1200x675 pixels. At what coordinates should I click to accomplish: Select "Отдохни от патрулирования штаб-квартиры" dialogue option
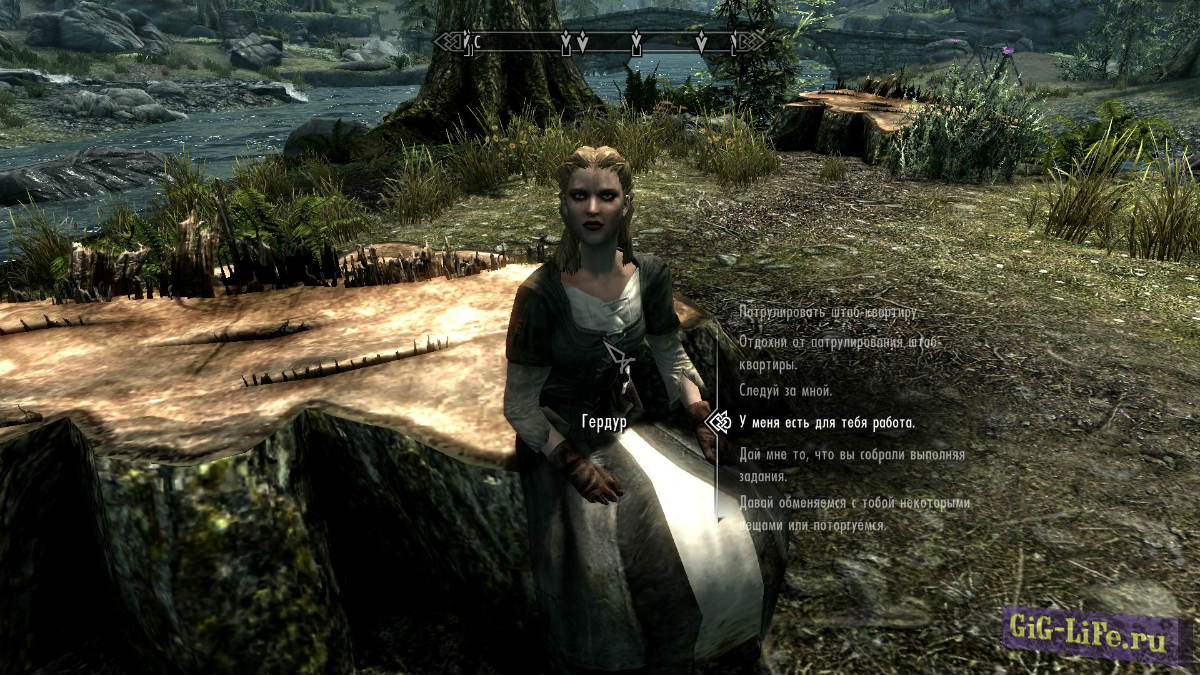point(838,353)
